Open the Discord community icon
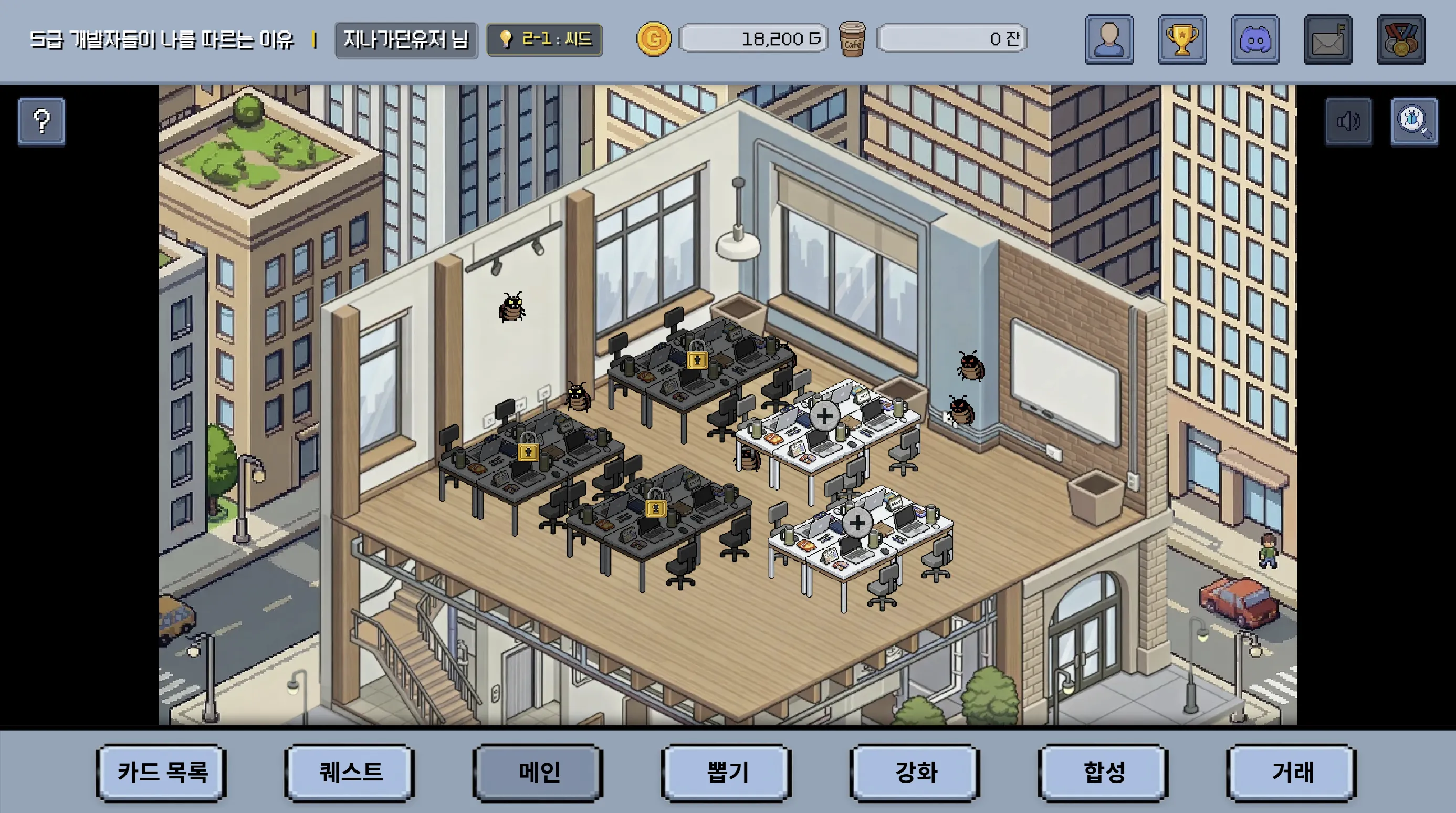Screen dimensions: 1456x813 (1255, 39)
